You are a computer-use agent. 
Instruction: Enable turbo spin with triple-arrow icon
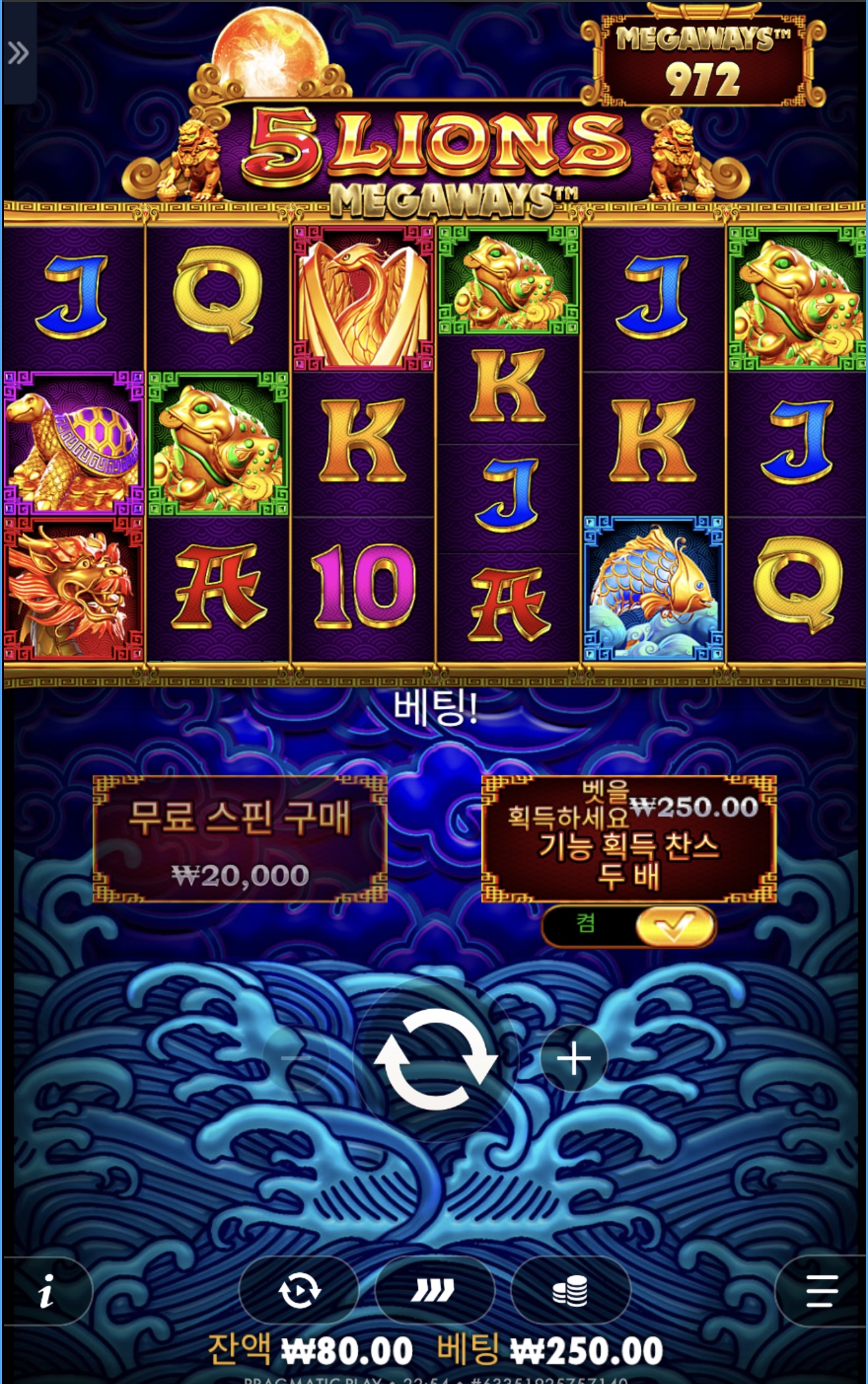[x=434, y=1291]
